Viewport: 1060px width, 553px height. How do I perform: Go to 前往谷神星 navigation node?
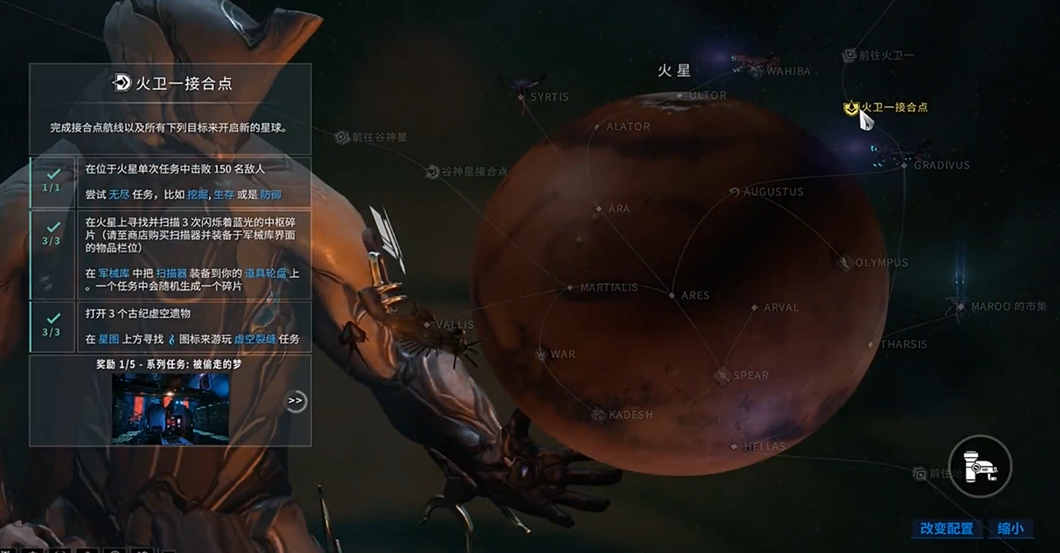point(343,137)
